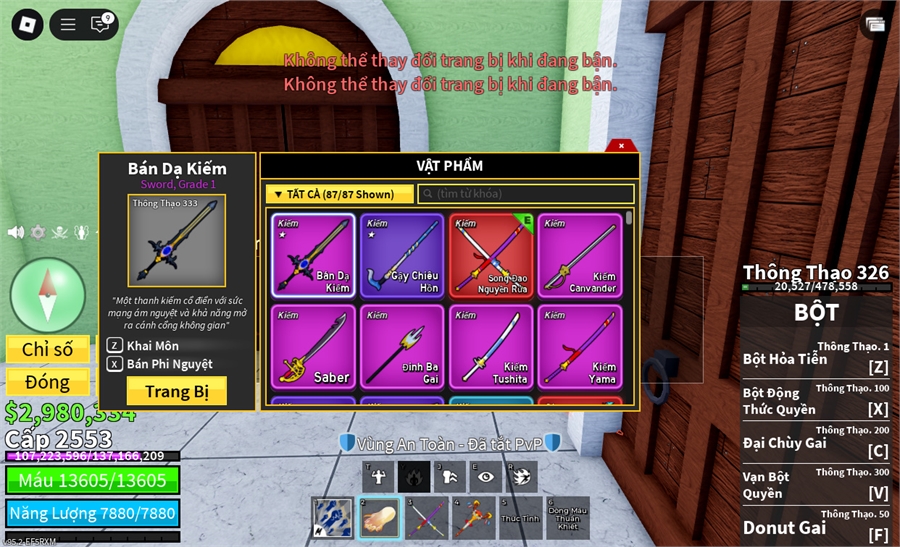Close the Vật Phẩm inventory window
This screenshot has height=547, width=900.
621,146
